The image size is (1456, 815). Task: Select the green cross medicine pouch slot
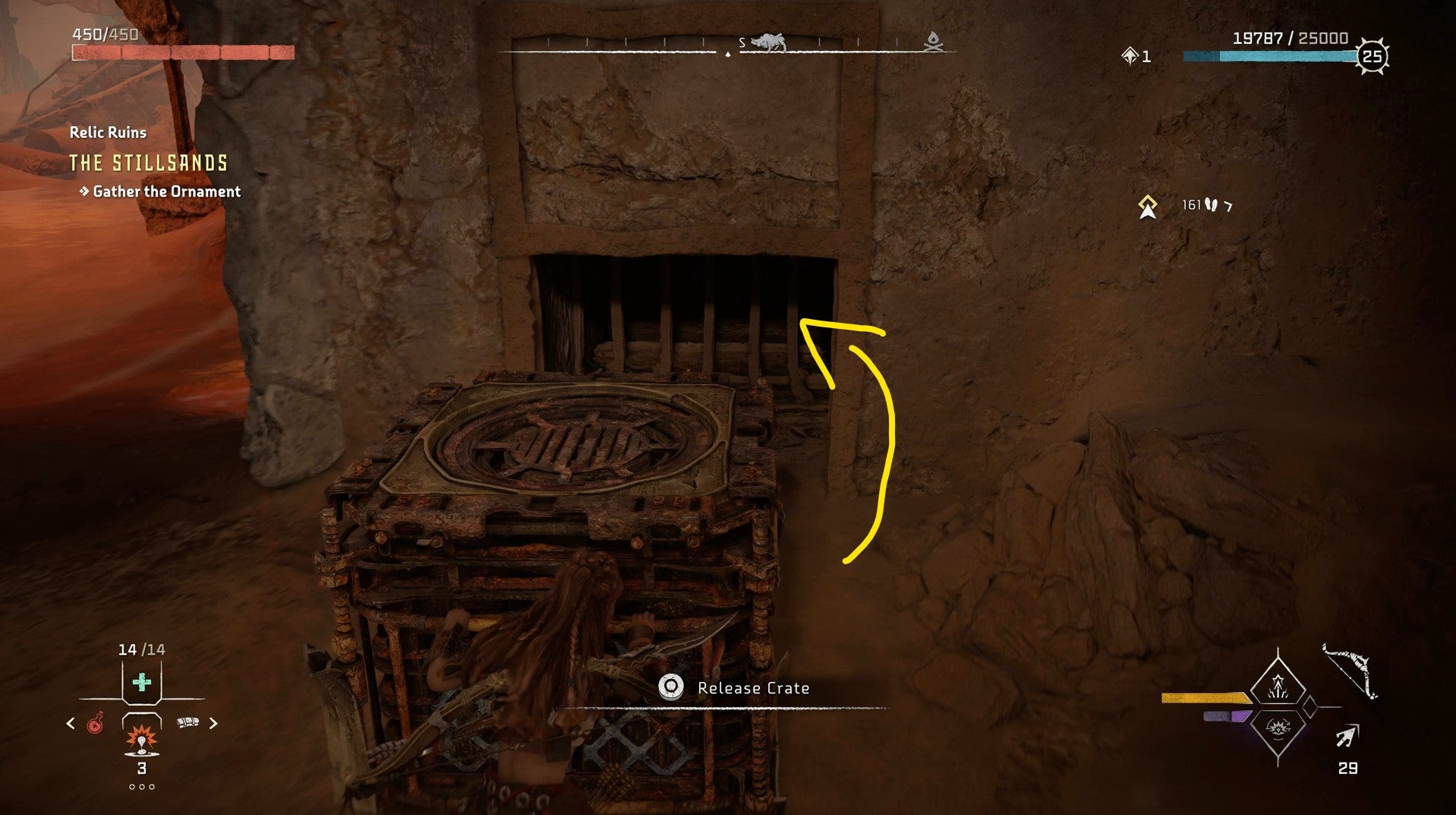pyautogui.click(x=141, y=682)
